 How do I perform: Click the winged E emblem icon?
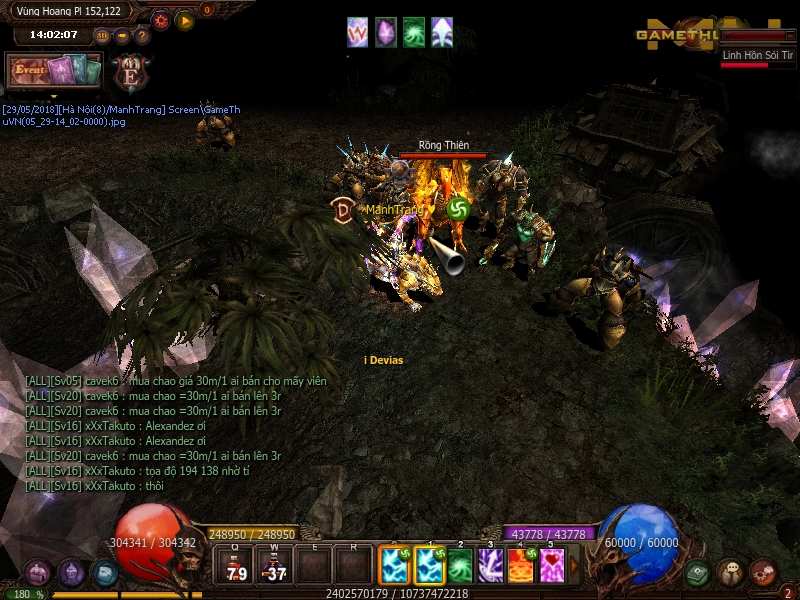[131, 73]
